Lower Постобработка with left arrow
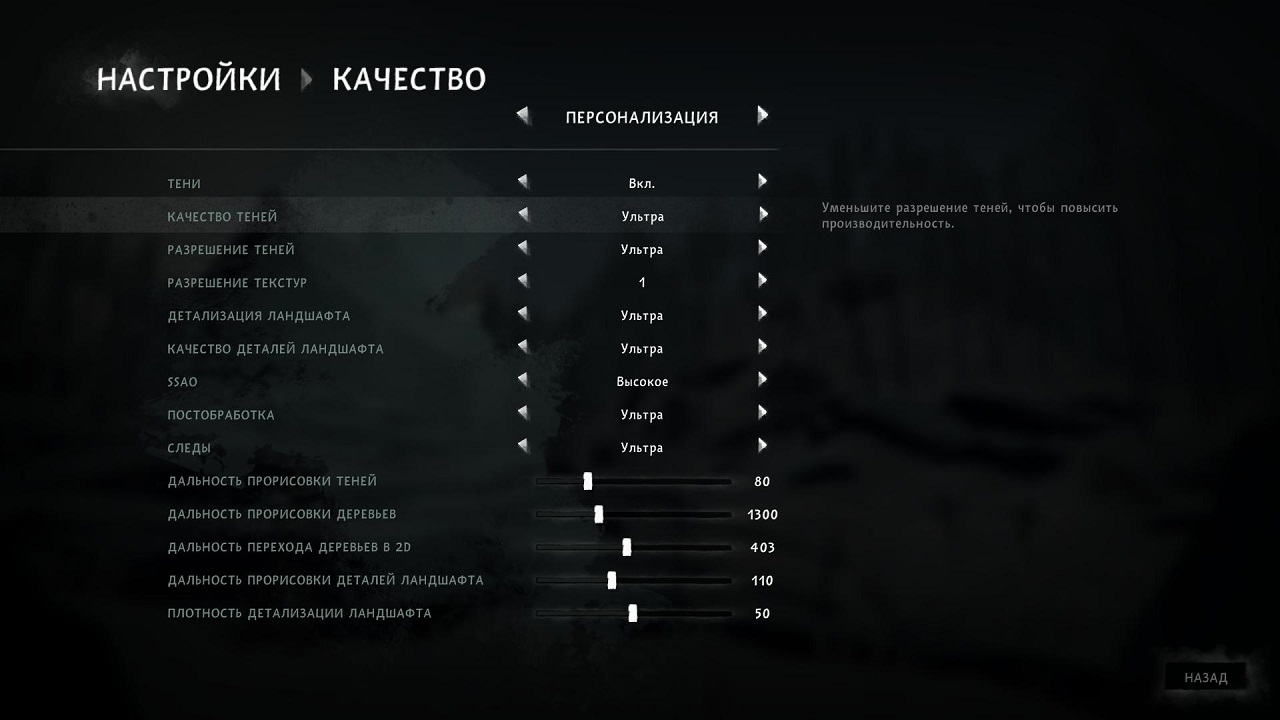Viewport: 1280px width, 720px height. point(523,413)
